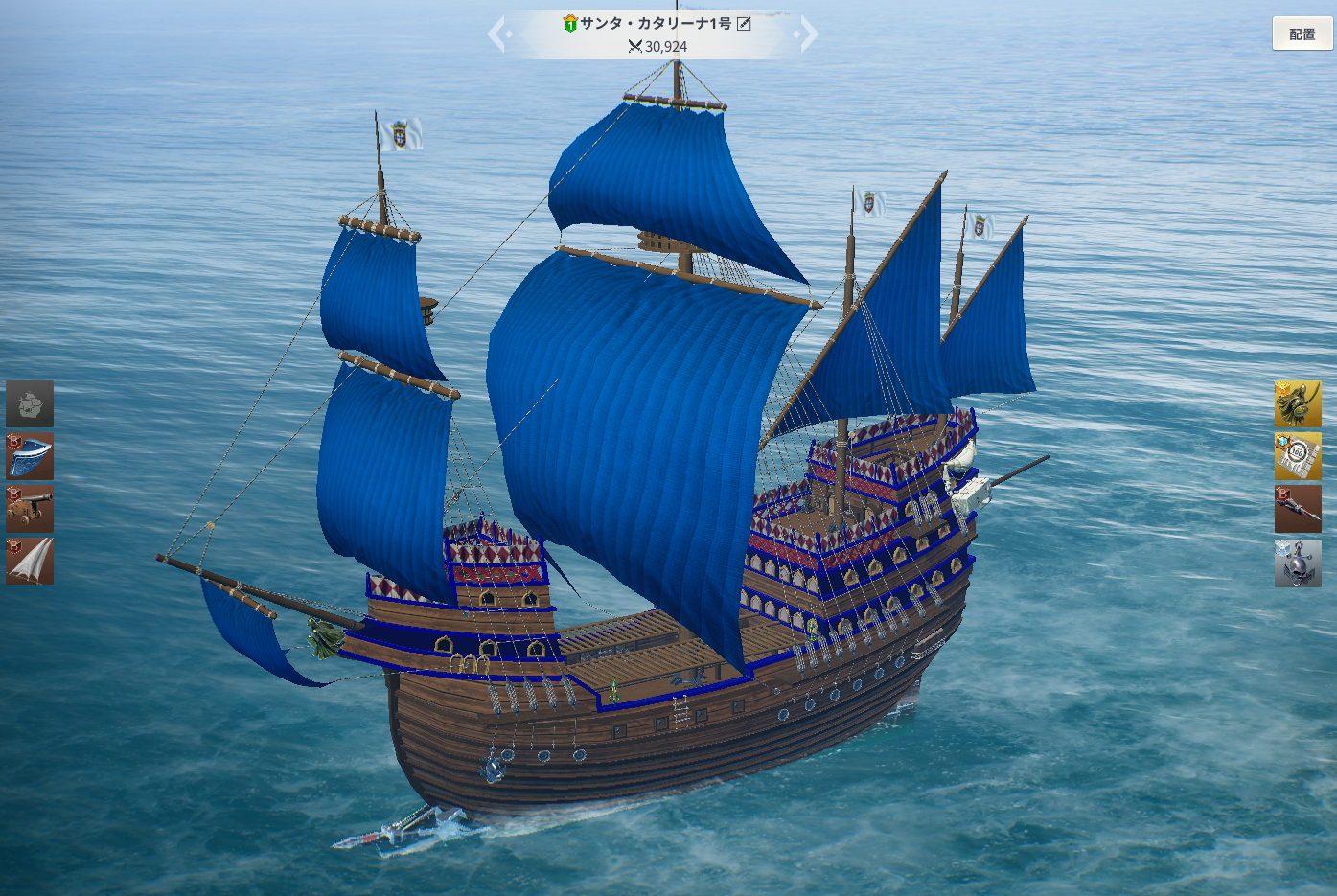Choose the cannon equipment slot
This screenshot has width=1337, height=896.
click(x=30, y=509)
